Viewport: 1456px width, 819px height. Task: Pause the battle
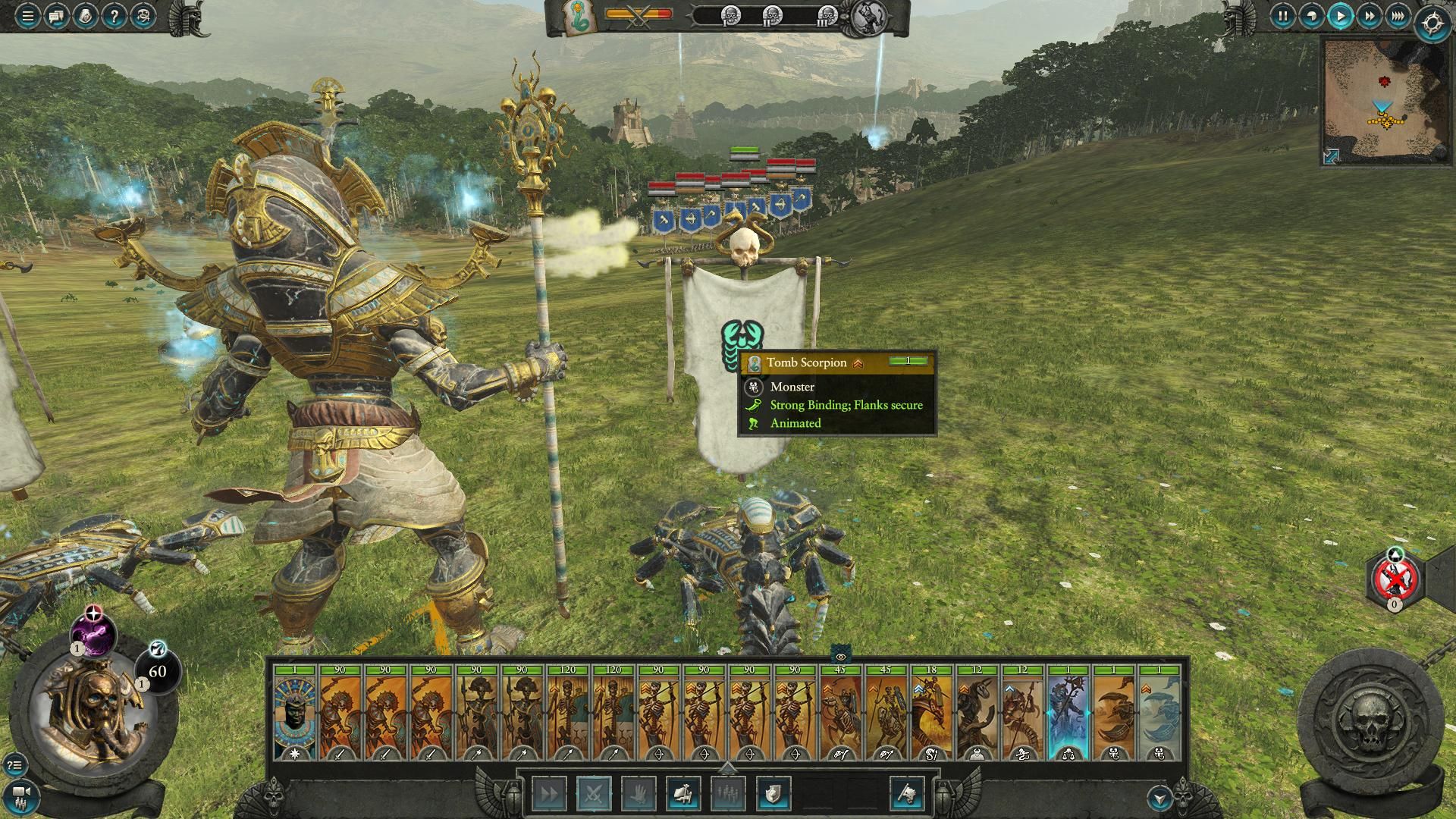(1282, 16)
